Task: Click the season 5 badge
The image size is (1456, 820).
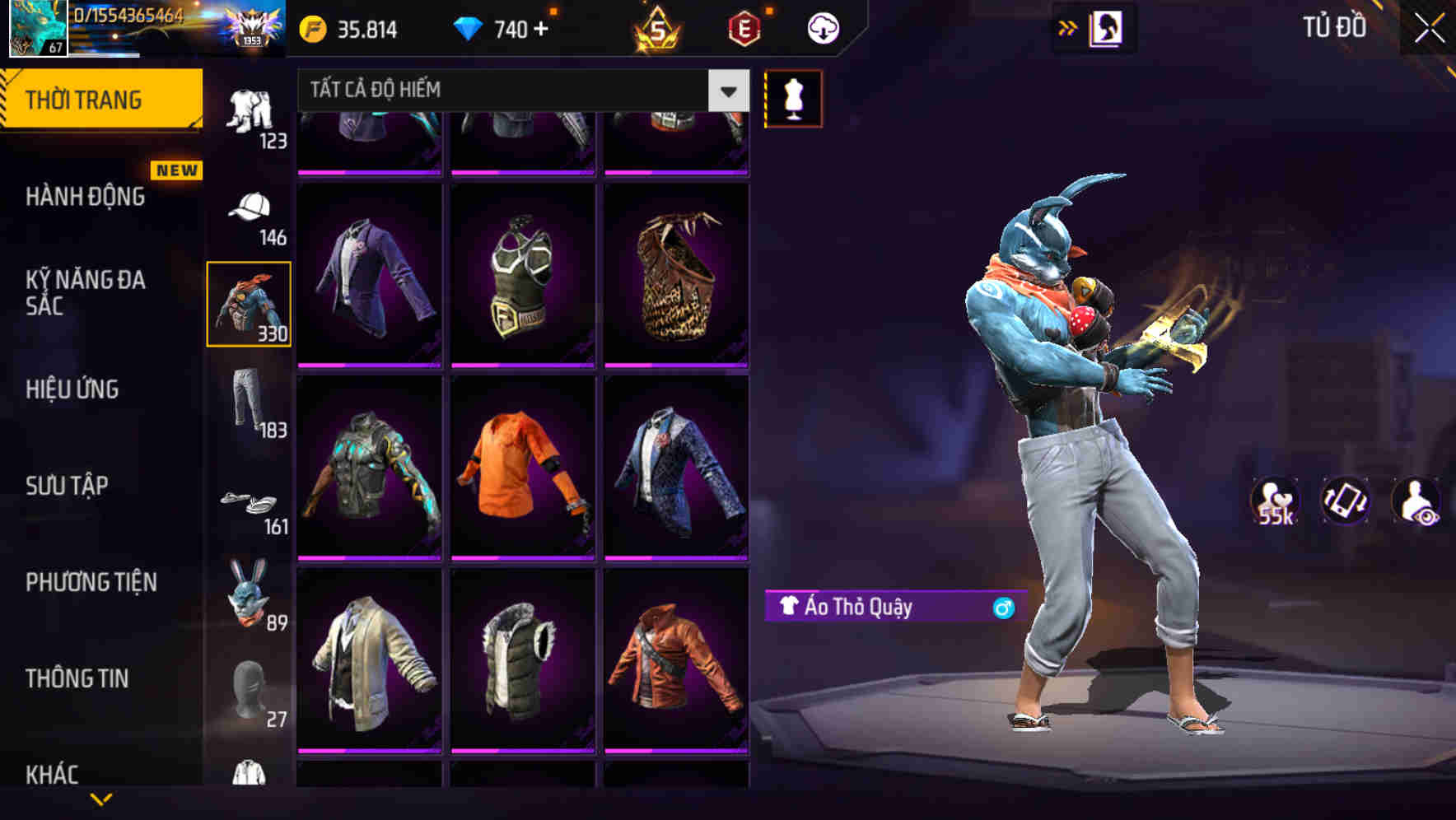Action: [659, 27]
